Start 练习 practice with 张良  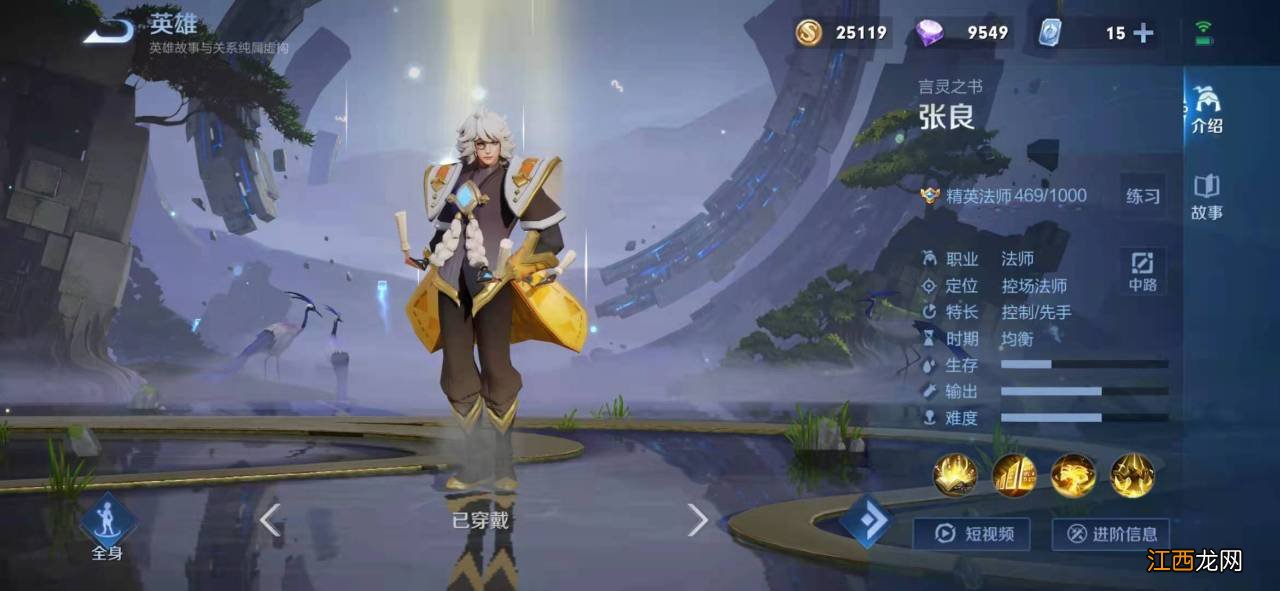[x=1143, y=196]
